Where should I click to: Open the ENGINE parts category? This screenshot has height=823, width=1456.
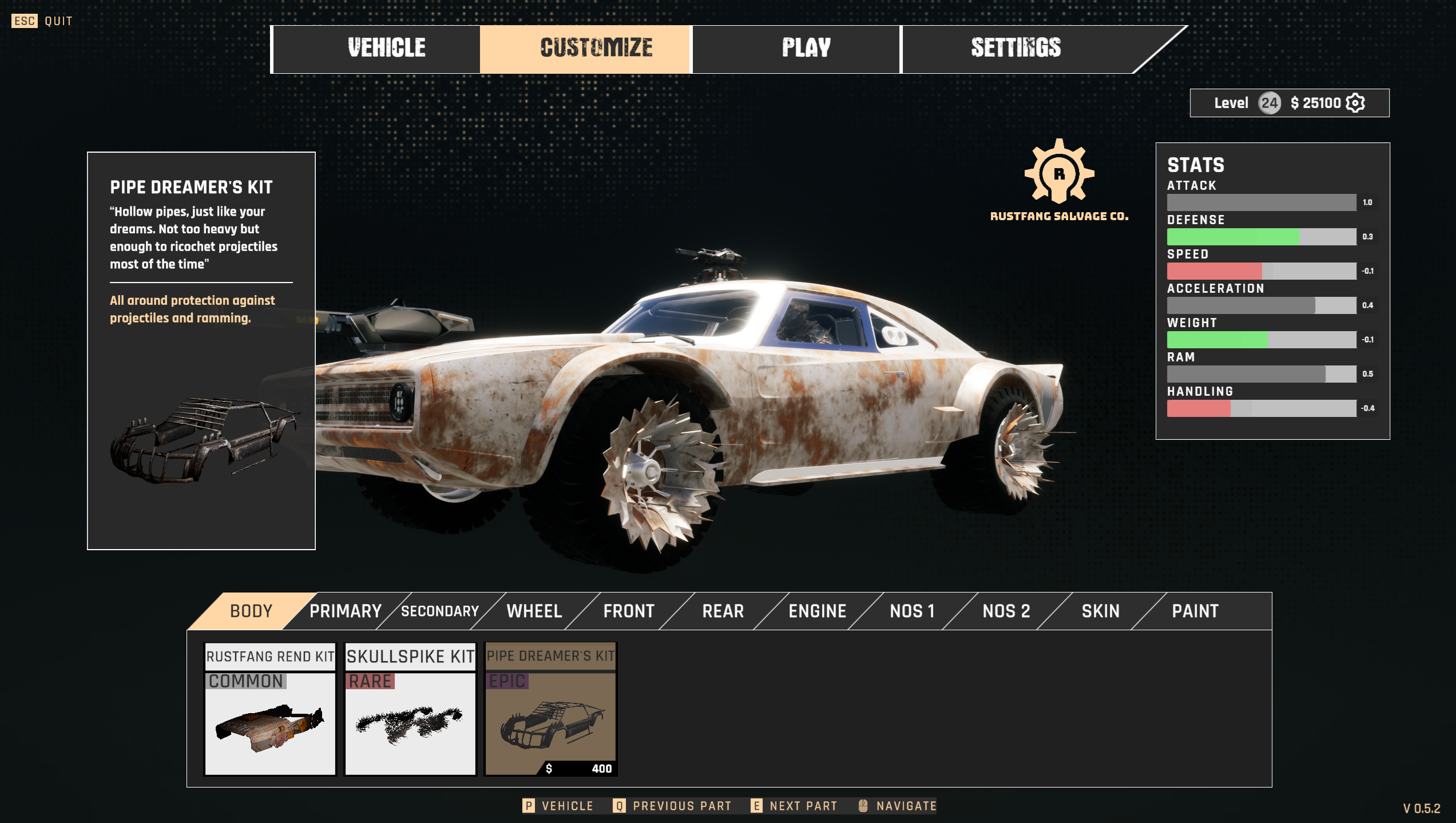818,611
